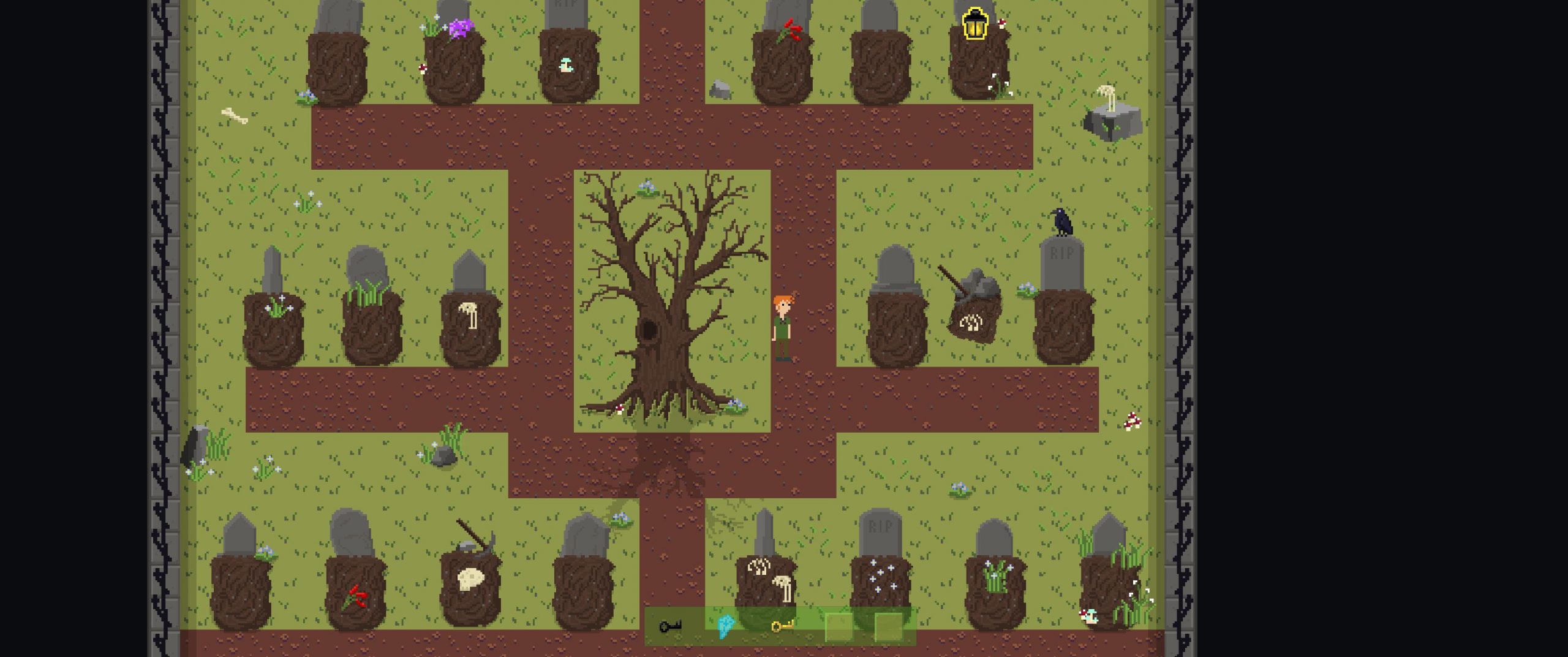1568x657 pixels.
Task: Choose the blue crystal inventory item
Action: coord(725,626)
